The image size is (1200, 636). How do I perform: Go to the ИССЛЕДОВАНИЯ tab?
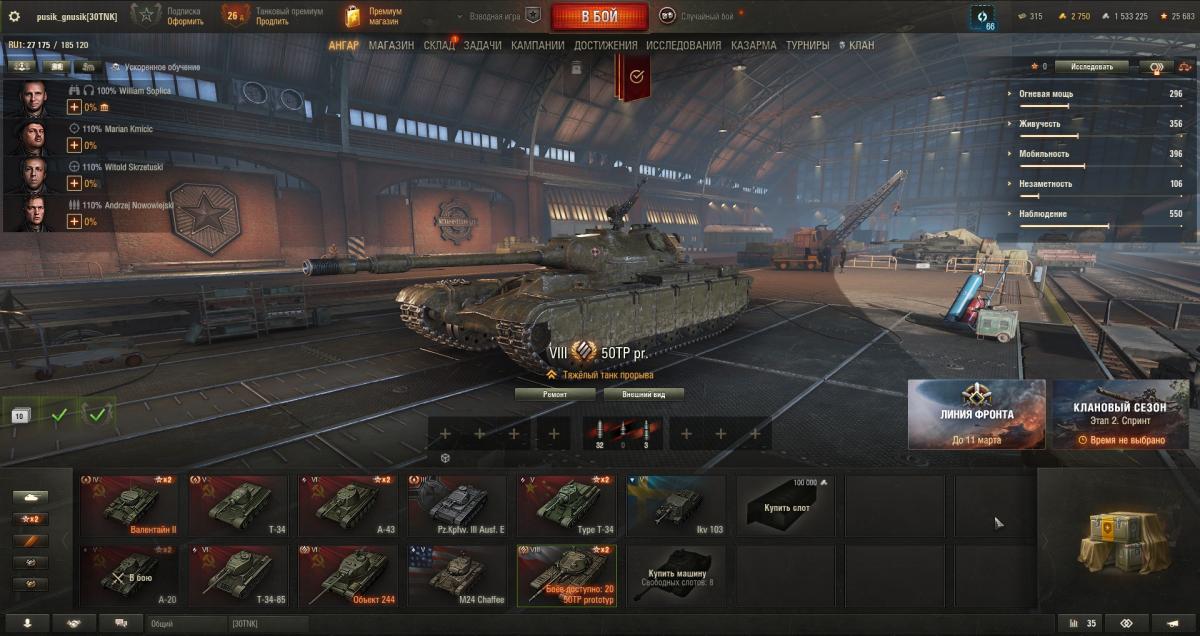pyautogui.click(x=683, y=45)
